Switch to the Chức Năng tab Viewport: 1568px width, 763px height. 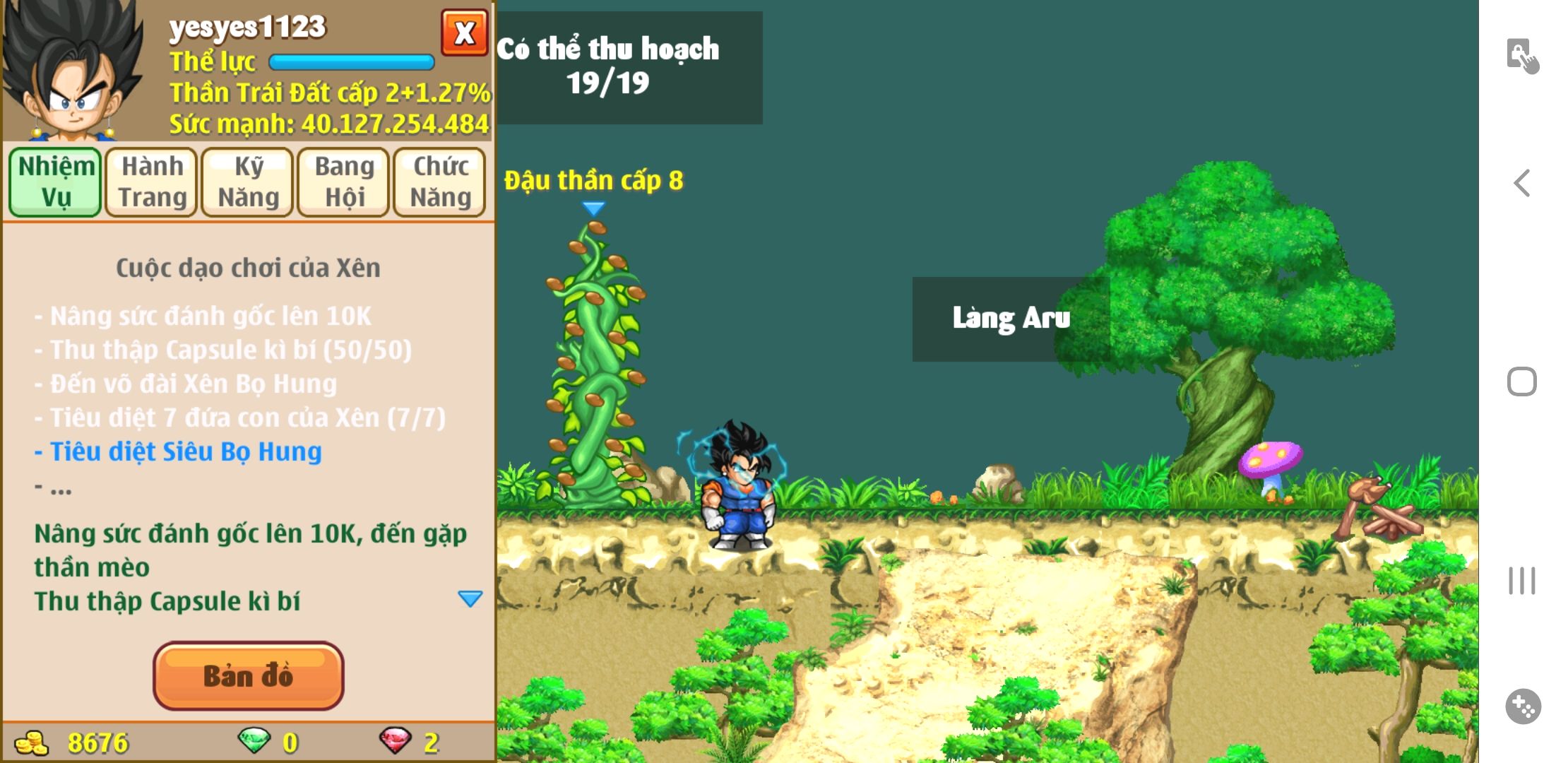(440, 182)
